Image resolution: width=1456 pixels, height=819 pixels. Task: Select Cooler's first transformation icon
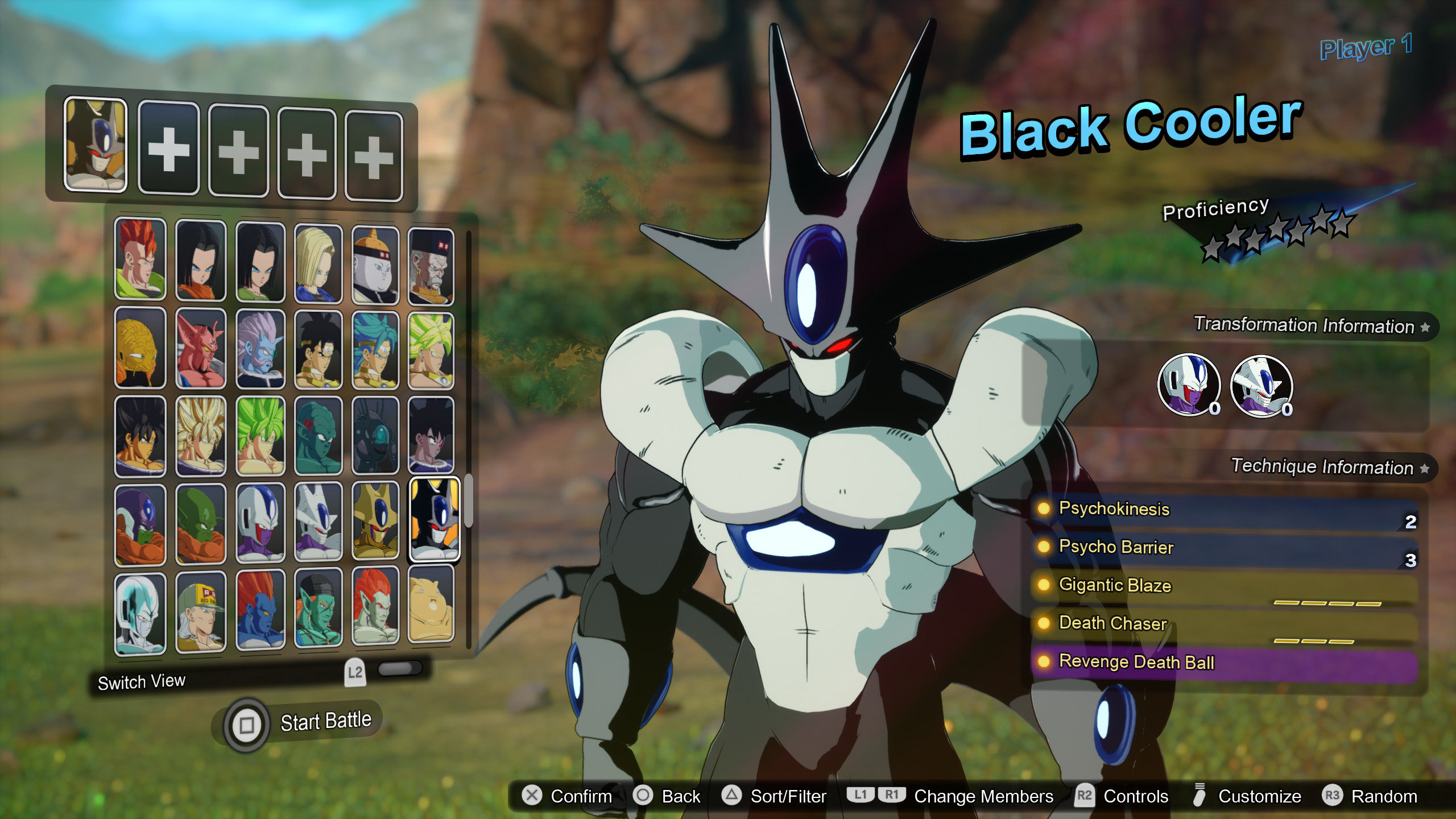pyautogui.click(x=1187, y=386)
